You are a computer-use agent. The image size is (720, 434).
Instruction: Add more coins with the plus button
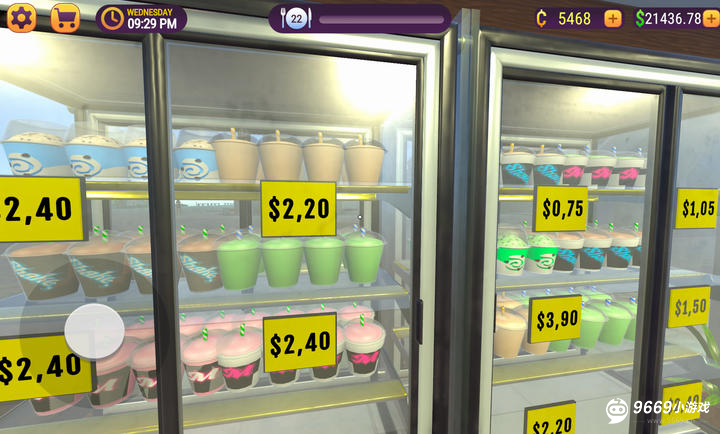pos(613,18)
